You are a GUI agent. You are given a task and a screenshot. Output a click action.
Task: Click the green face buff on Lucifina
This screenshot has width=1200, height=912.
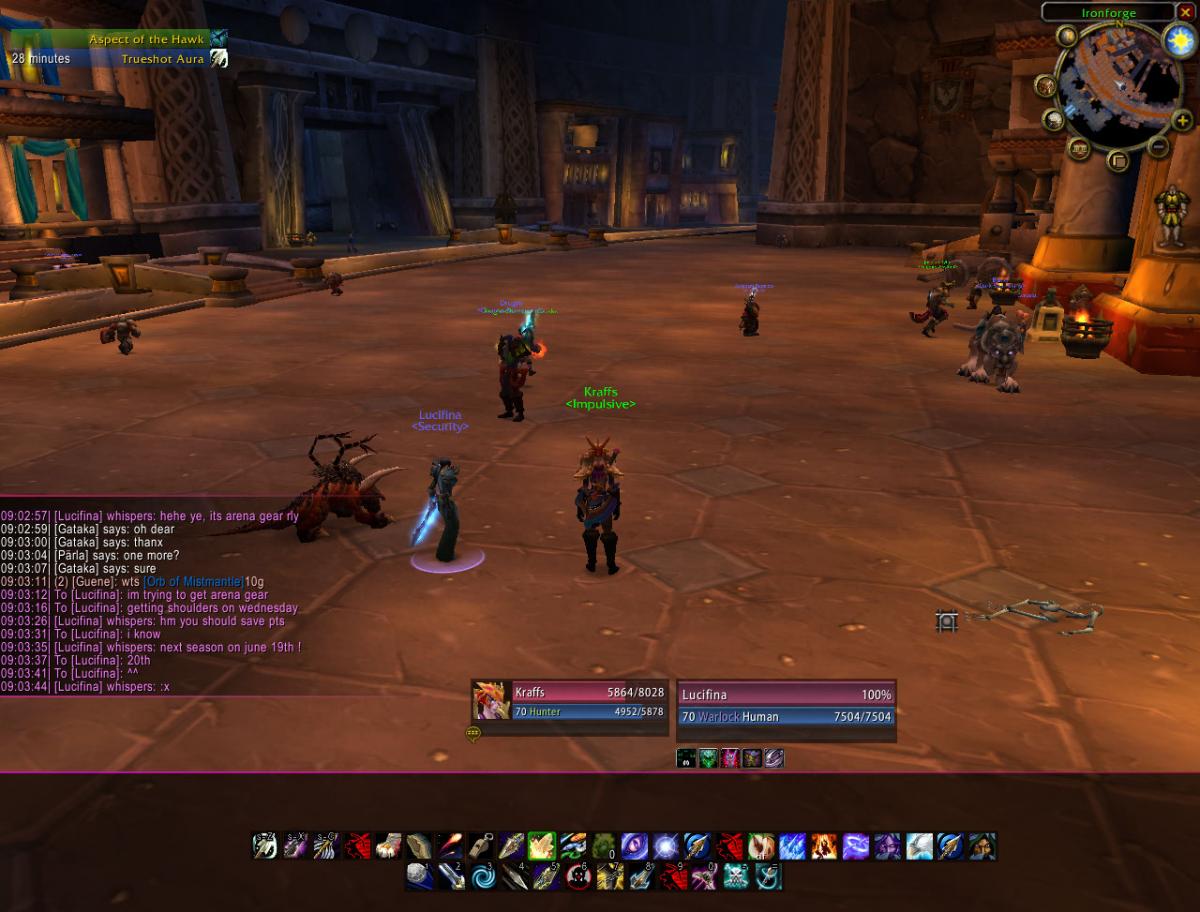click(x=708, y=758)
